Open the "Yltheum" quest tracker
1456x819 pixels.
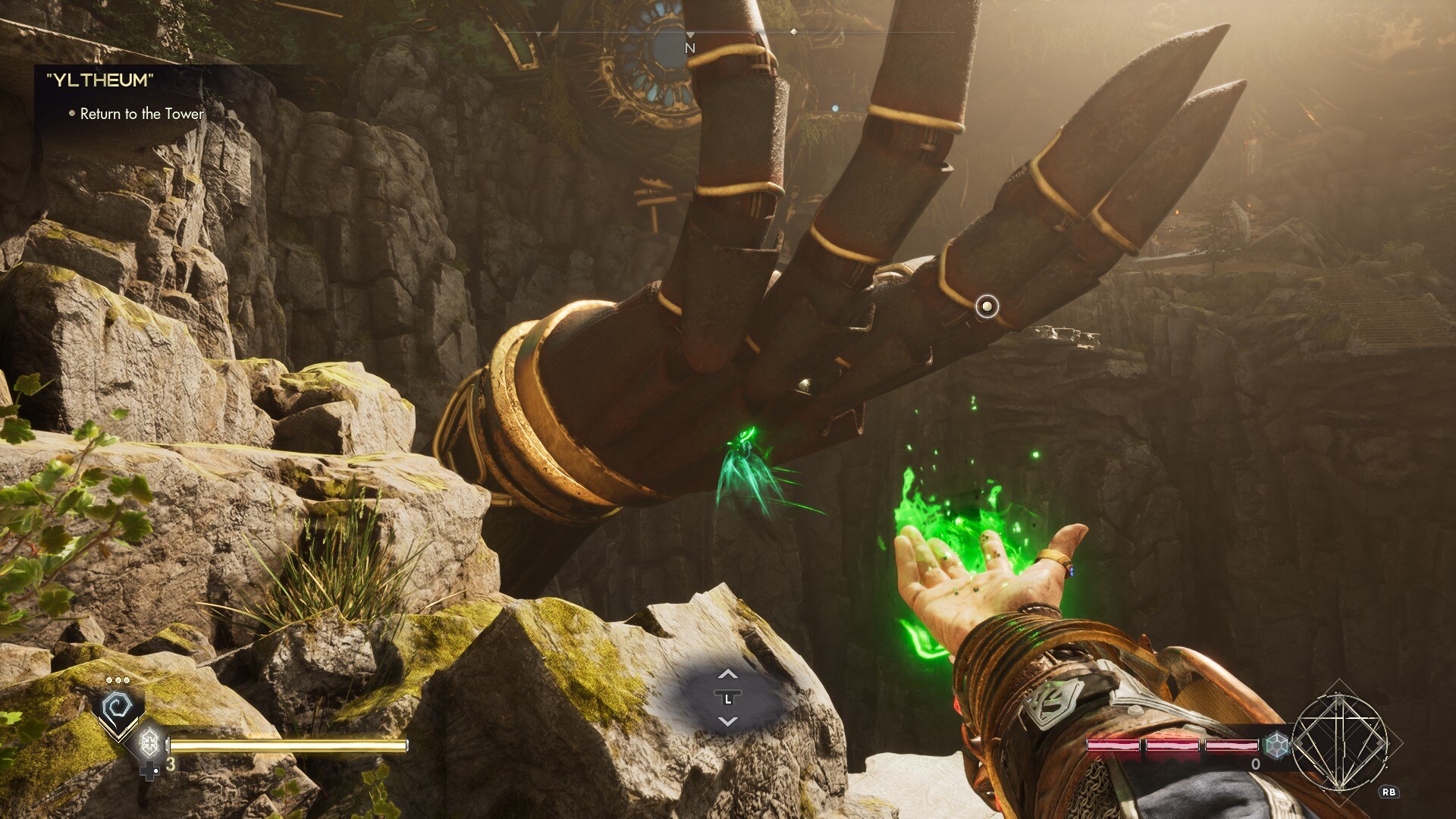tap(100, 80)
